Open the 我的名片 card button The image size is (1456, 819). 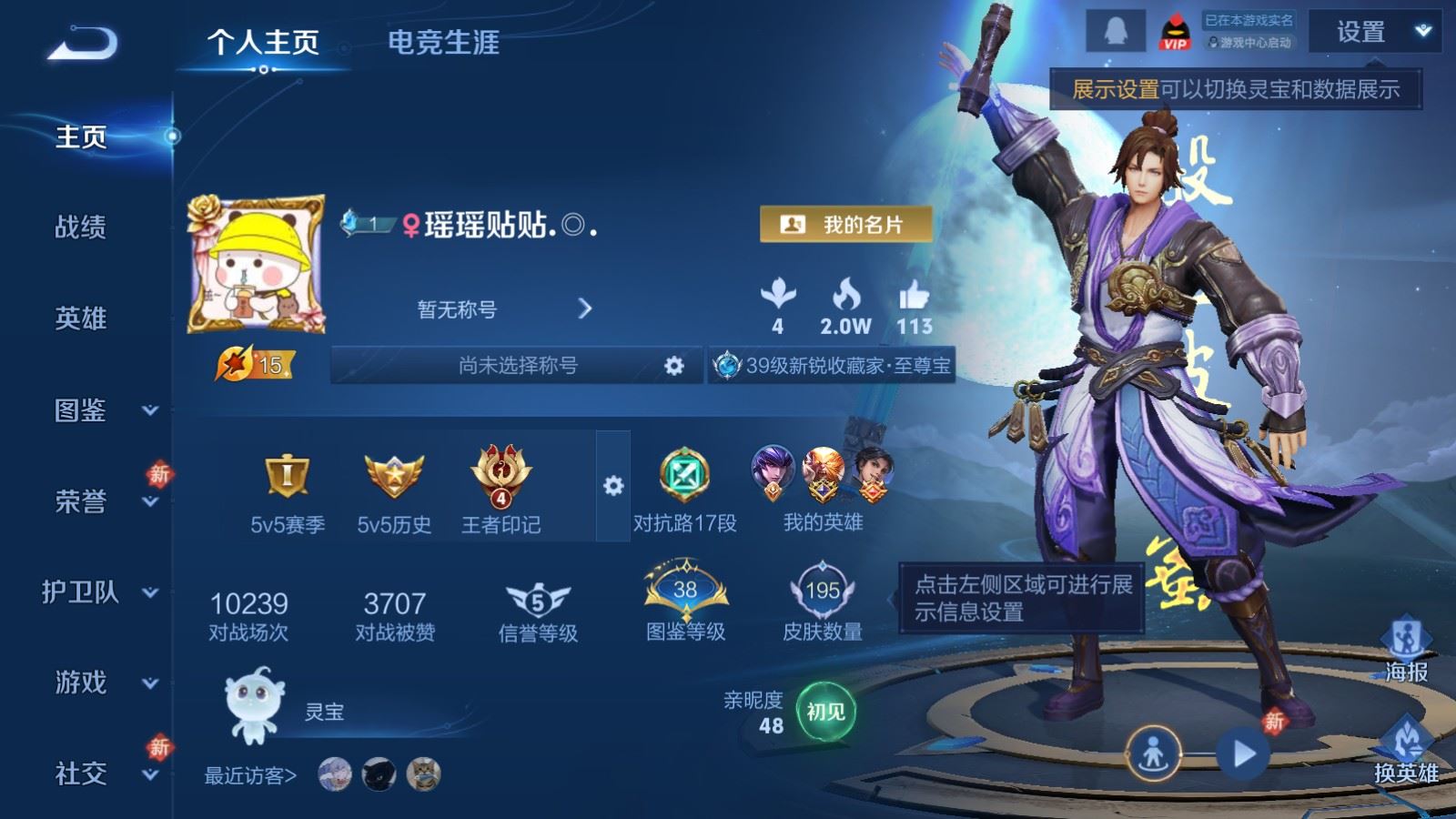click(x=845, y=224)
